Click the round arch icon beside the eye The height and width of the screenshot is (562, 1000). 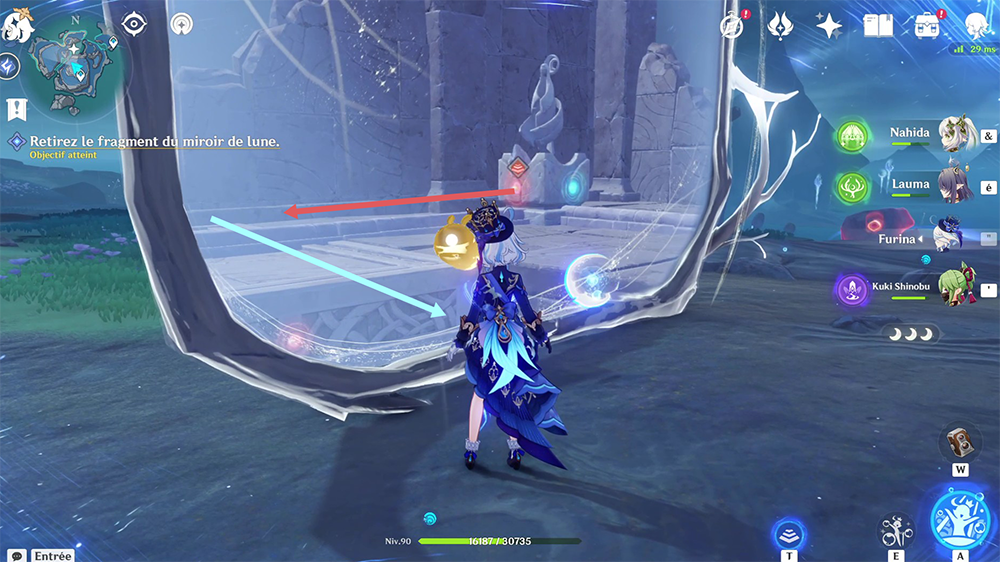coord(181,24)
